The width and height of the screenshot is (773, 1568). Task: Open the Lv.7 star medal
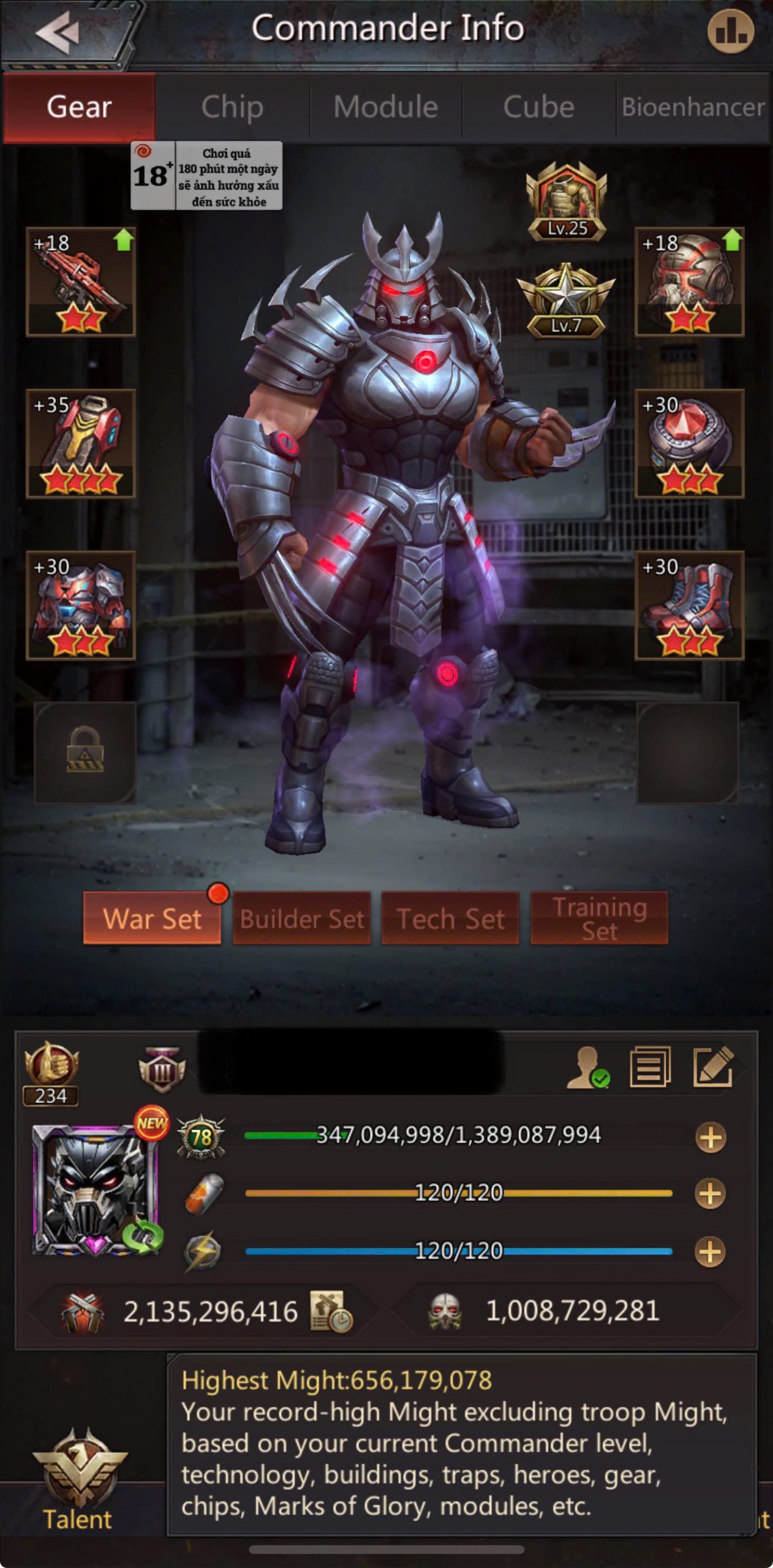565,301
